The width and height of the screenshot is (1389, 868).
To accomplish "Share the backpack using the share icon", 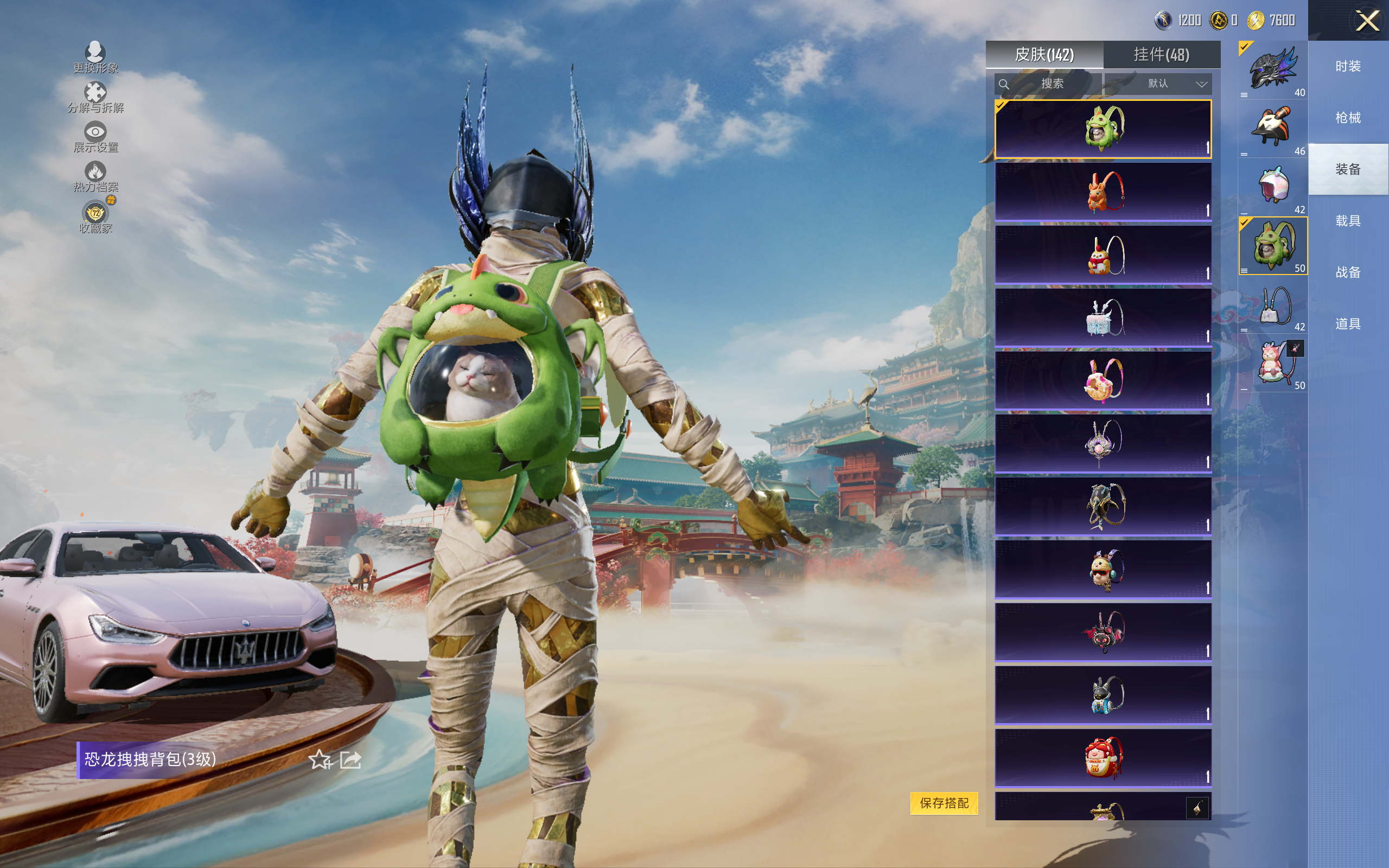I will (351, 760).
